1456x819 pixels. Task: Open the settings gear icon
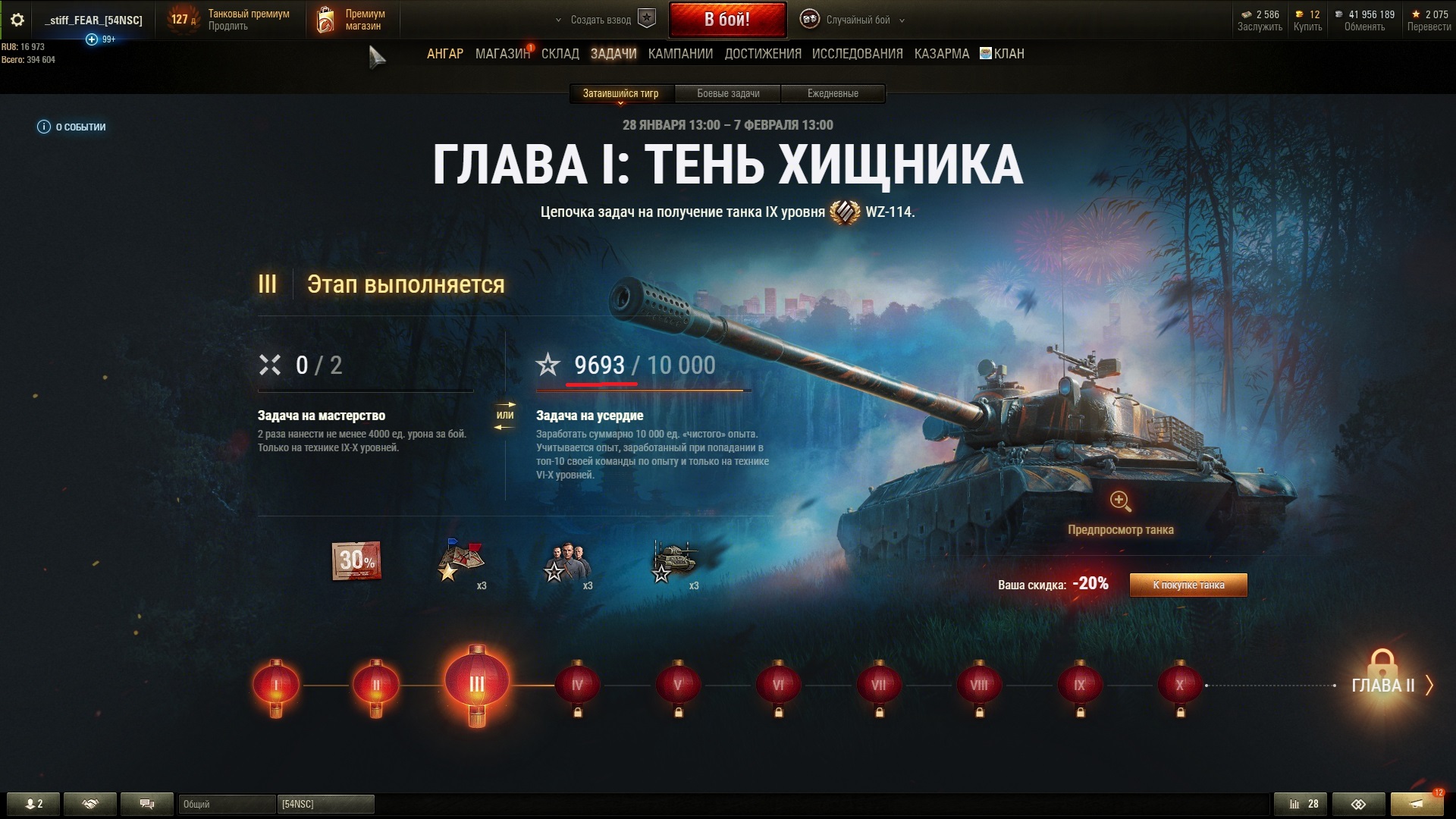(x=17, y=20)
